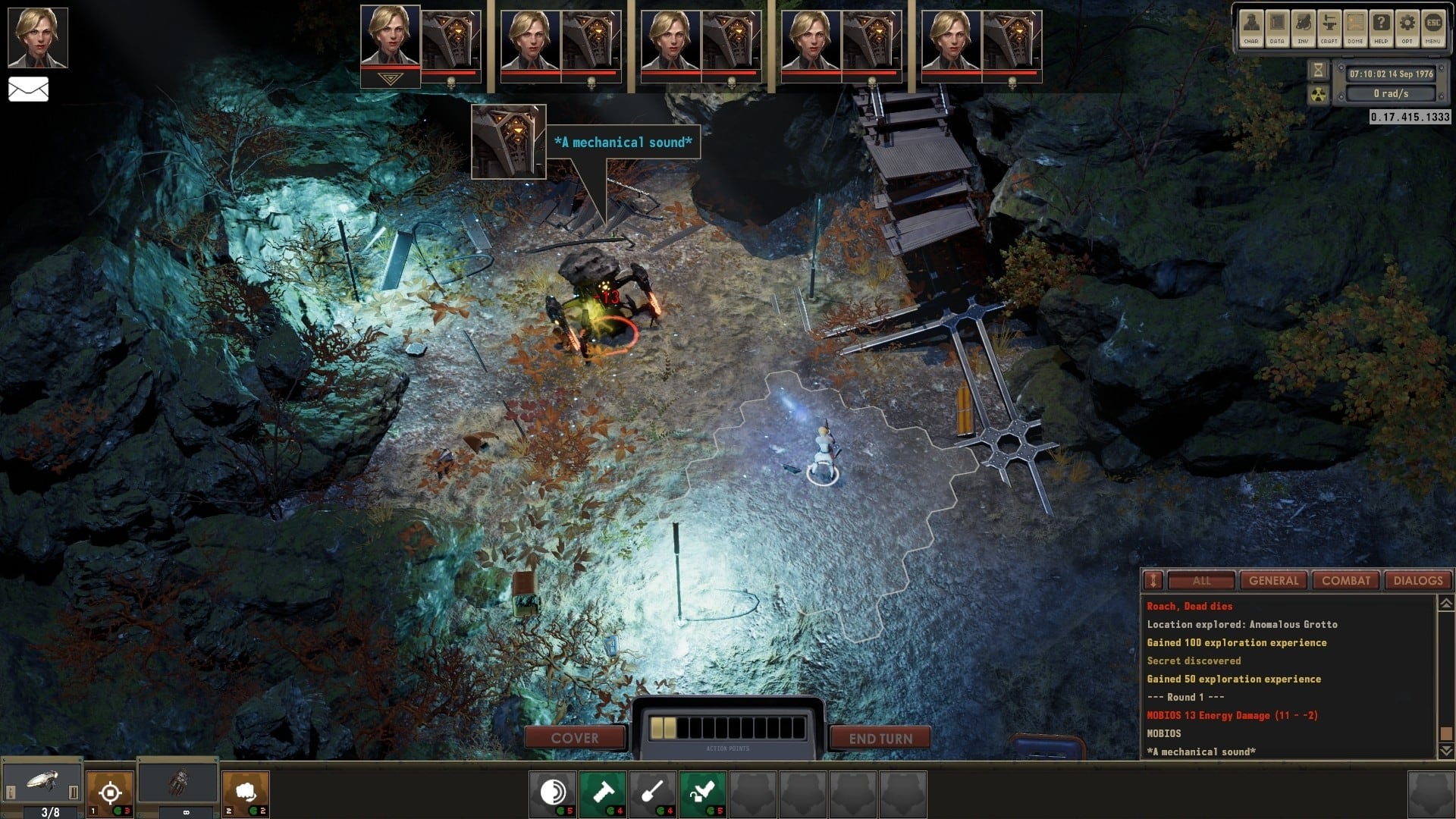
Task: Open the CHAR character sheet
Action: coord(1251,28)
